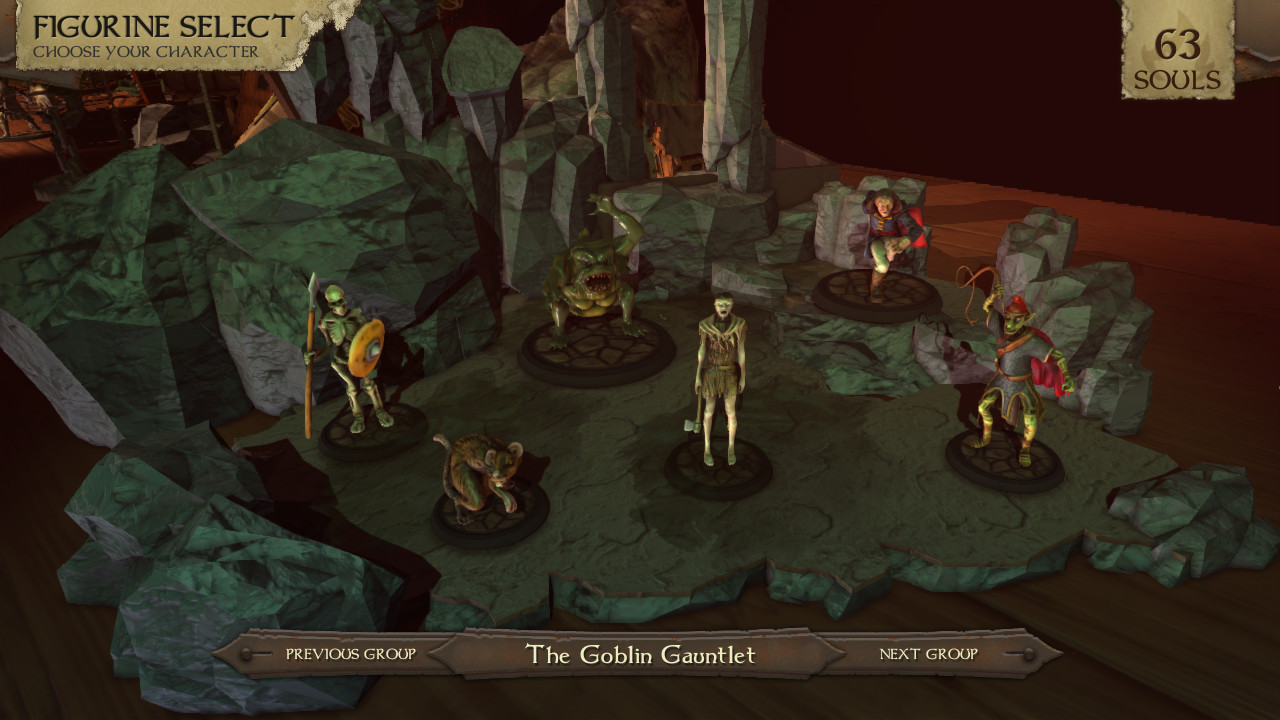The width and height of the screenshot is (1280, 720).
Task: Expand The Goblin Gauntlet group title
Action: coord(639,655)
